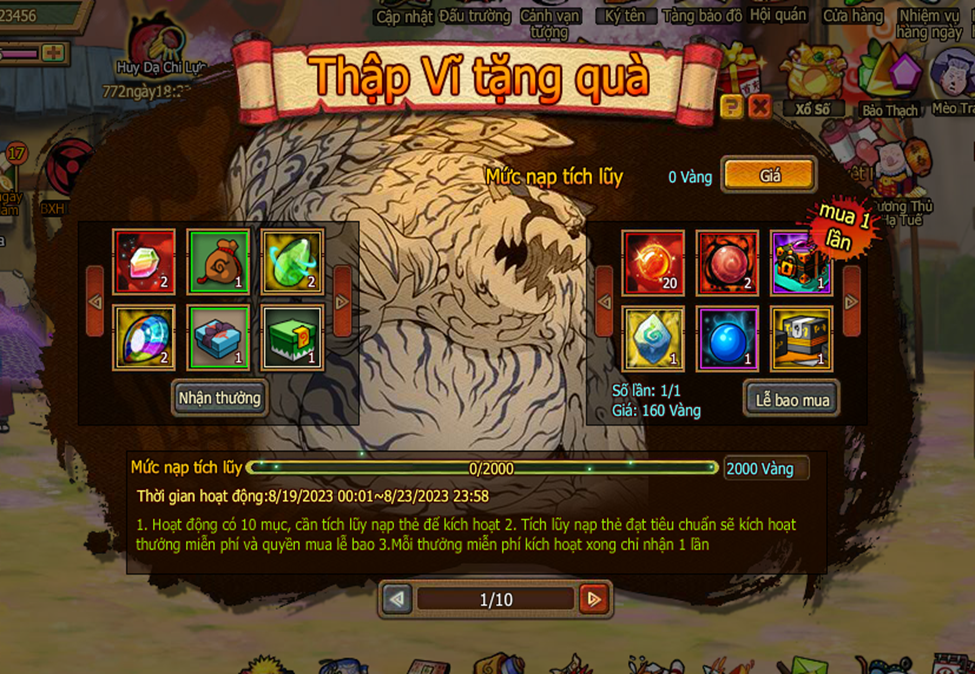The height and width of the screenshot is (674, 975).
Task: Select the blue orb bundle item
Action: tap(727, 338)
